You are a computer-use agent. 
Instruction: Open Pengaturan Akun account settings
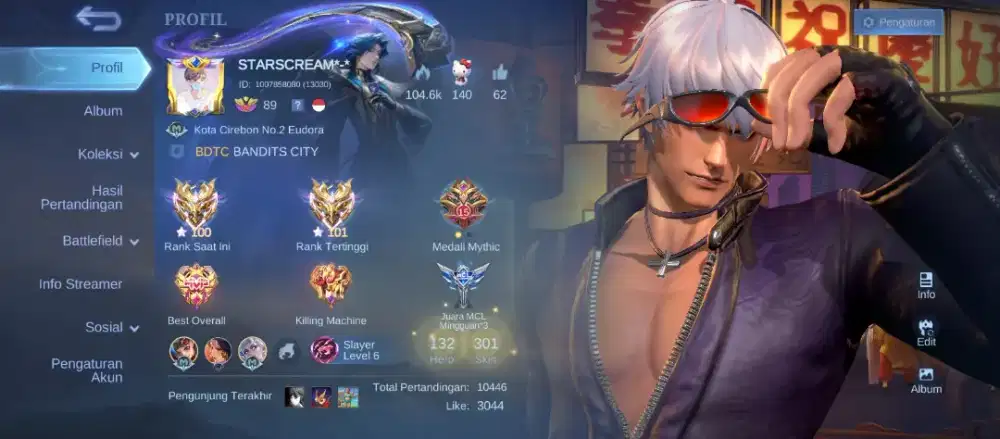[87, 370]
